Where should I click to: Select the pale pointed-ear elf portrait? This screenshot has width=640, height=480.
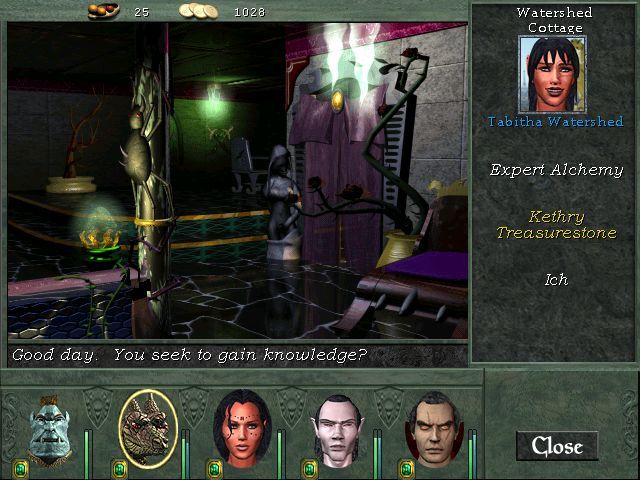coord(338,430)
